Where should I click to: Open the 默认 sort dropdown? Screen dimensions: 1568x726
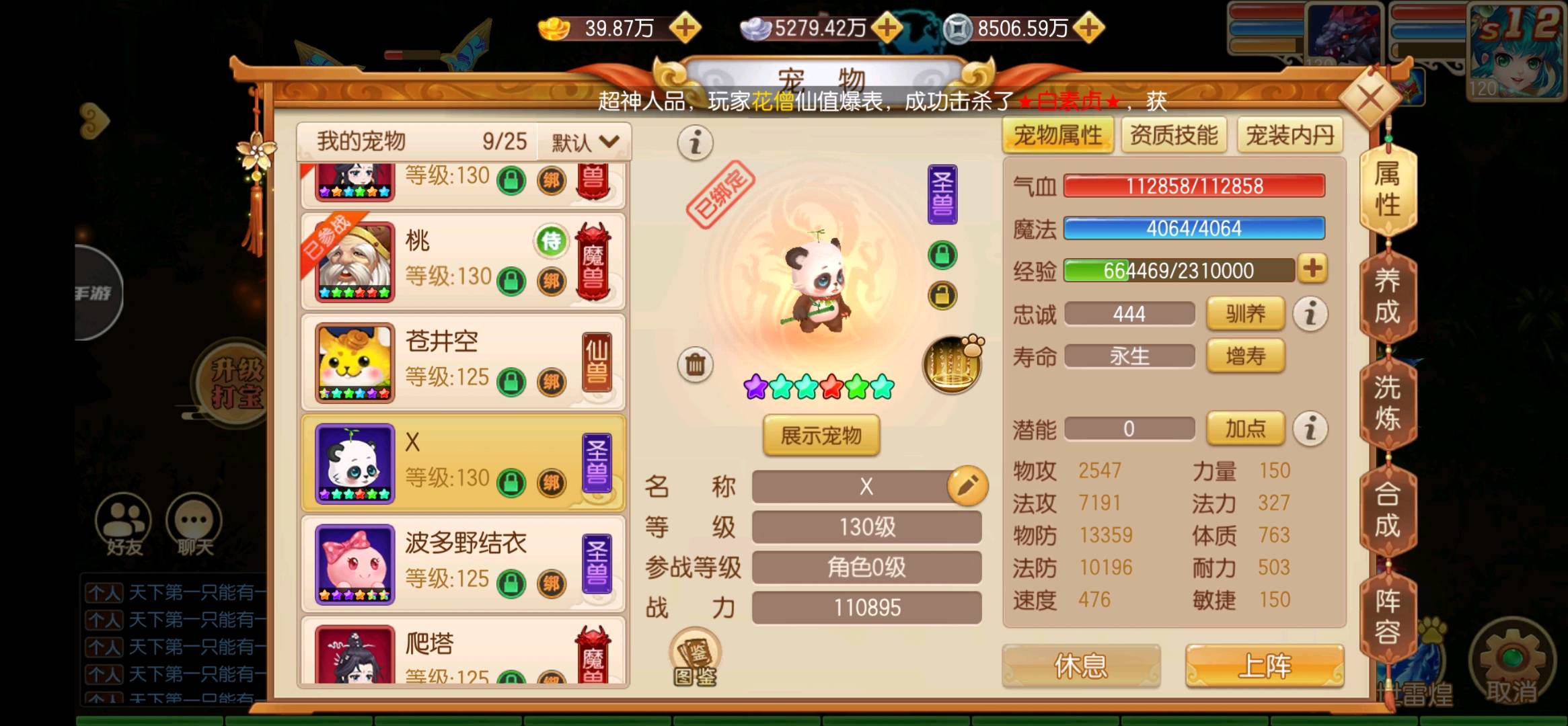click(x=584, y=142)
